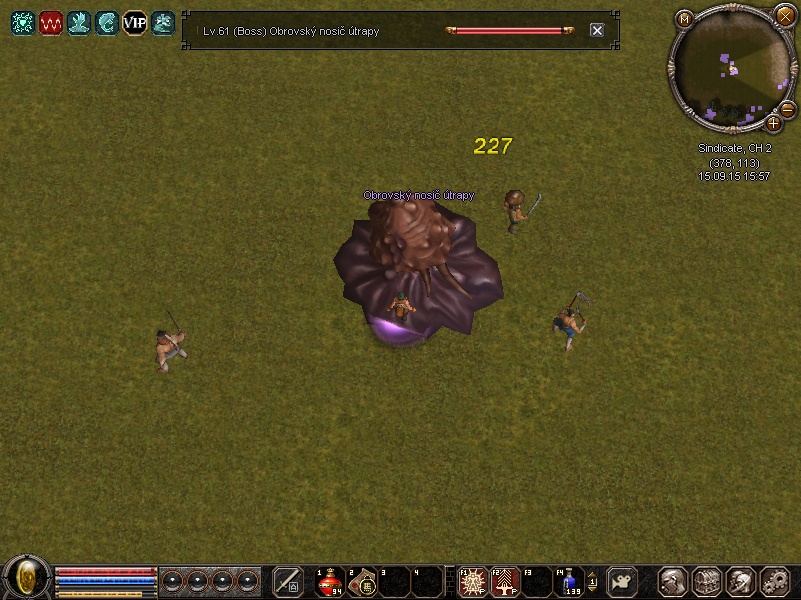Open the character window face icon
Image resolution: width=801 pixels, height=600 pixels.
tap(673, 581)
